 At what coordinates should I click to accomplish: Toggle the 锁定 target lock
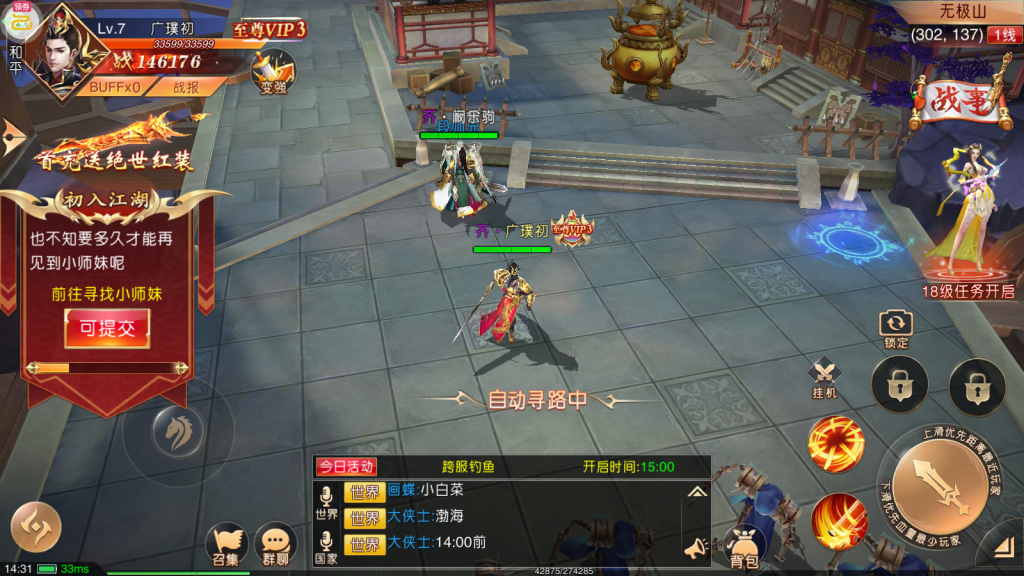[x=895, y=326]
